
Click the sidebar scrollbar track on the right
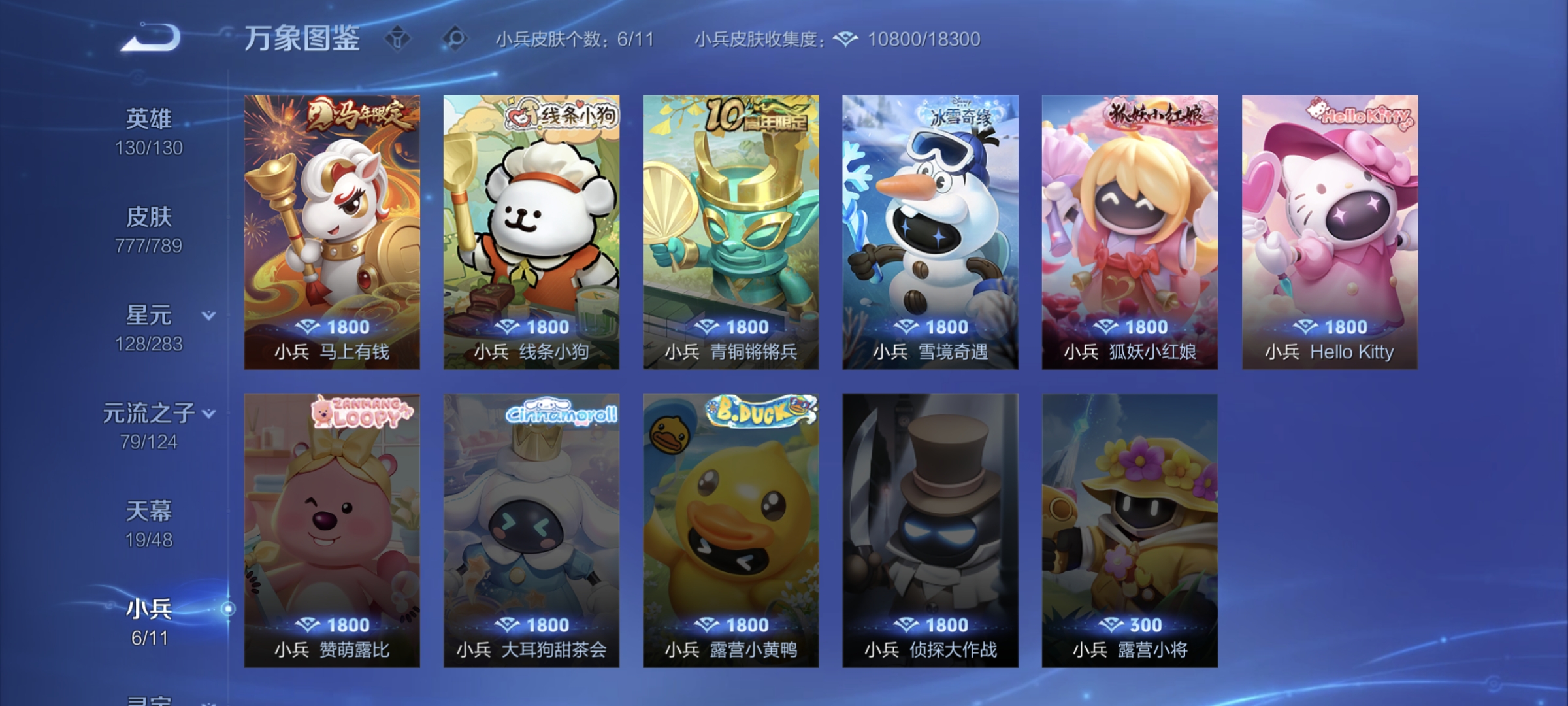pos(227,608)
